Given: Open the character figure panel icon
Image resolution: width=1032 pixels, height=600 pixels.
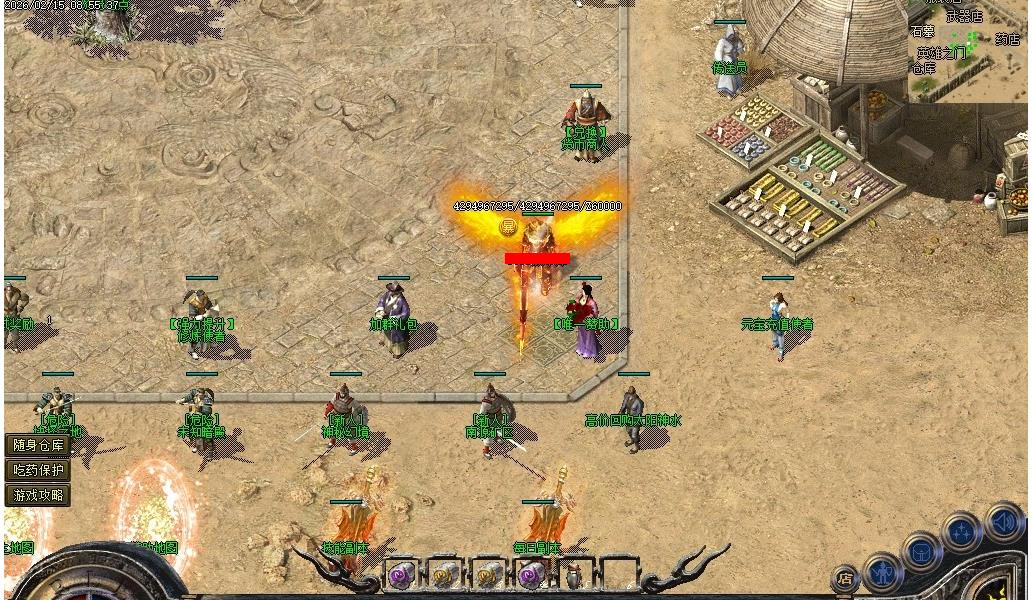Looking at the screenshot, I should (x=883, y=572).
